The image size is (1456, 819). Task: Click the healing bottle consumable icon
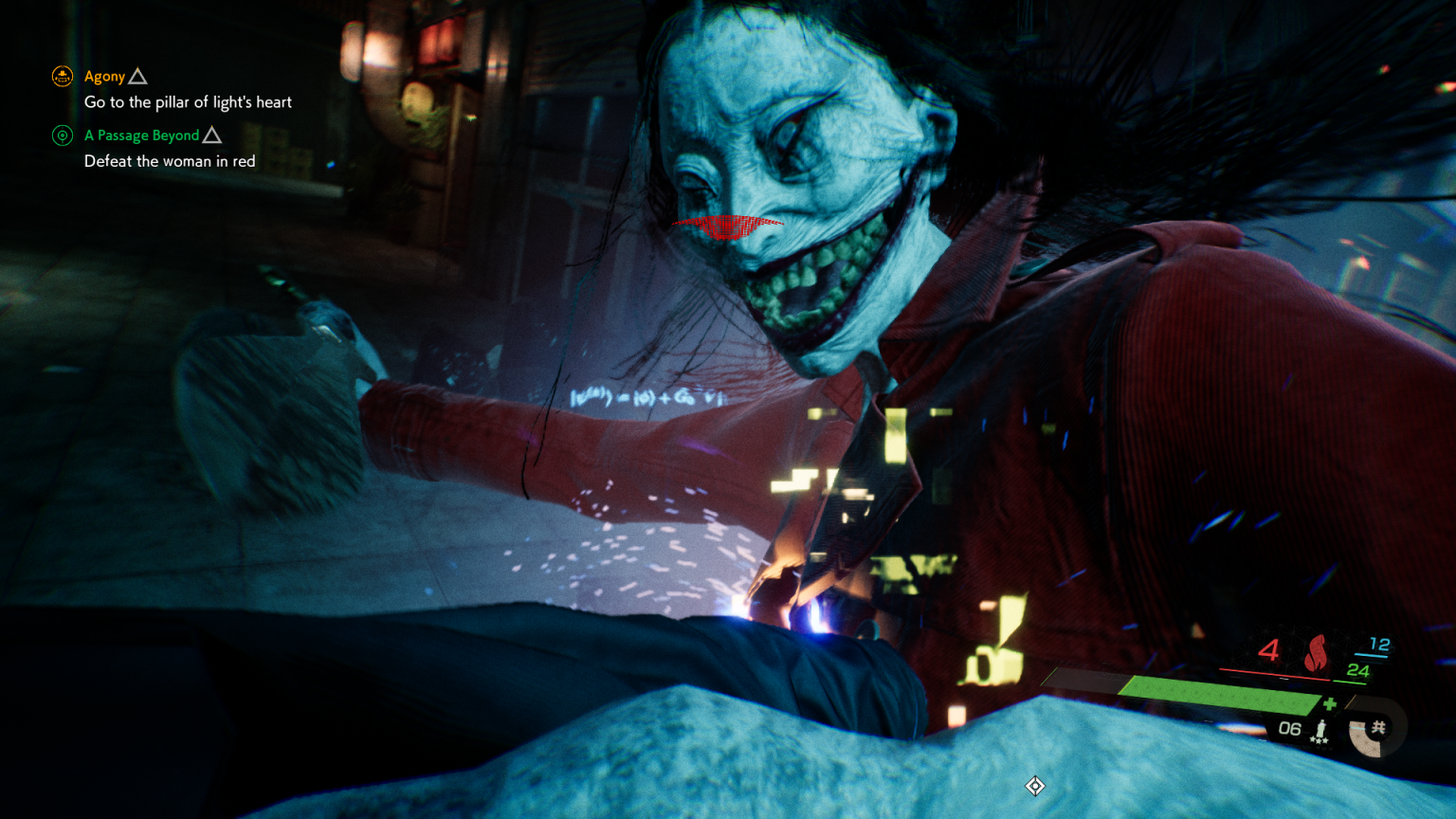(1321, 729)
